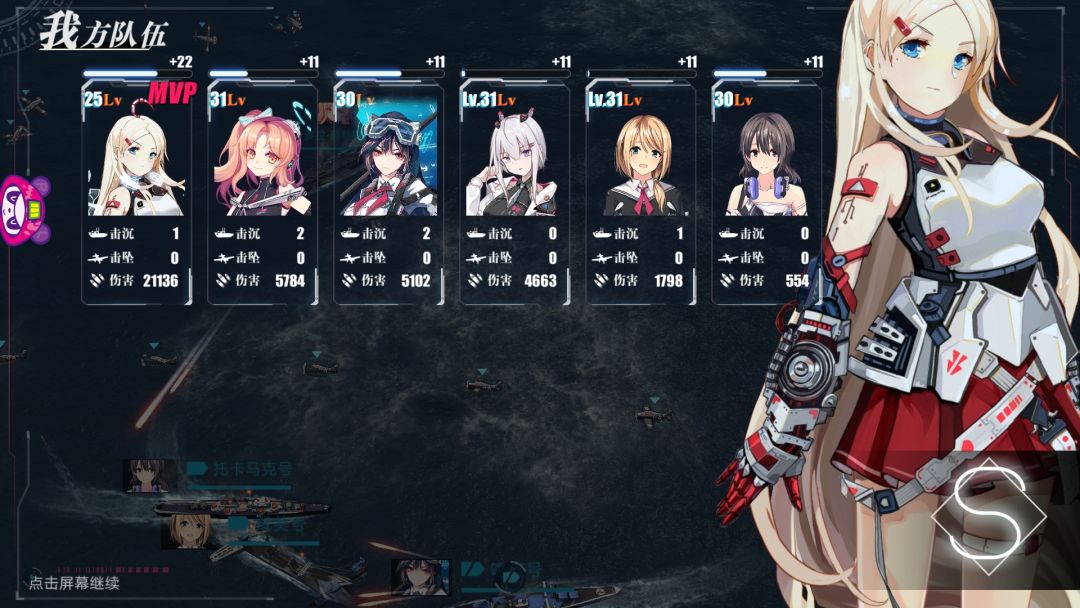Open the pink floating mascot overlay icon
Image resolution: width=1080 pixels, height=608 pixels.
point(24,210)
